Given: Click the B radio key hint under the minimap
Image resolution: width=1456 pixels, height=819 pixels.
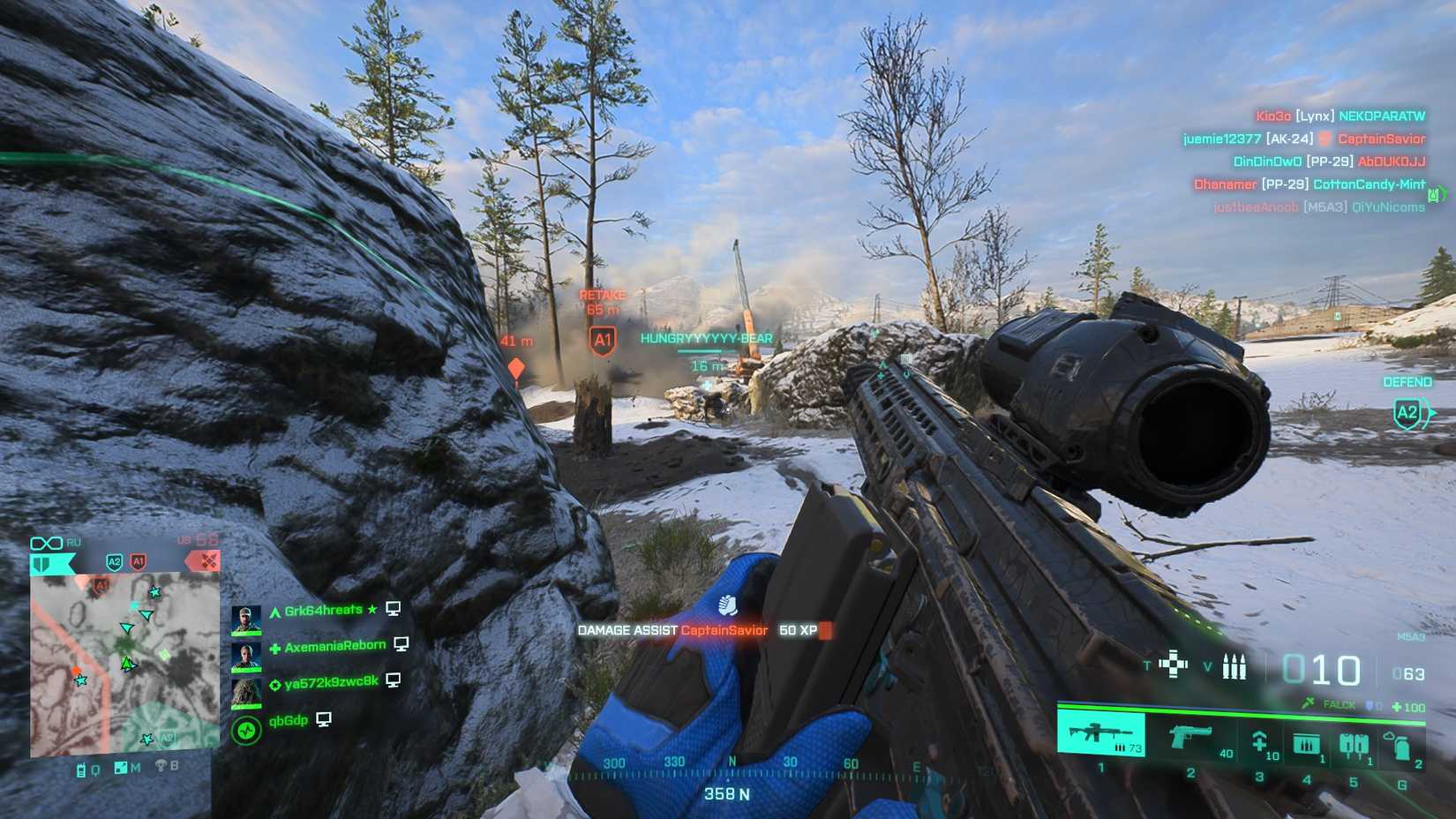Looking at the screenshot, I should click(172, 767).
